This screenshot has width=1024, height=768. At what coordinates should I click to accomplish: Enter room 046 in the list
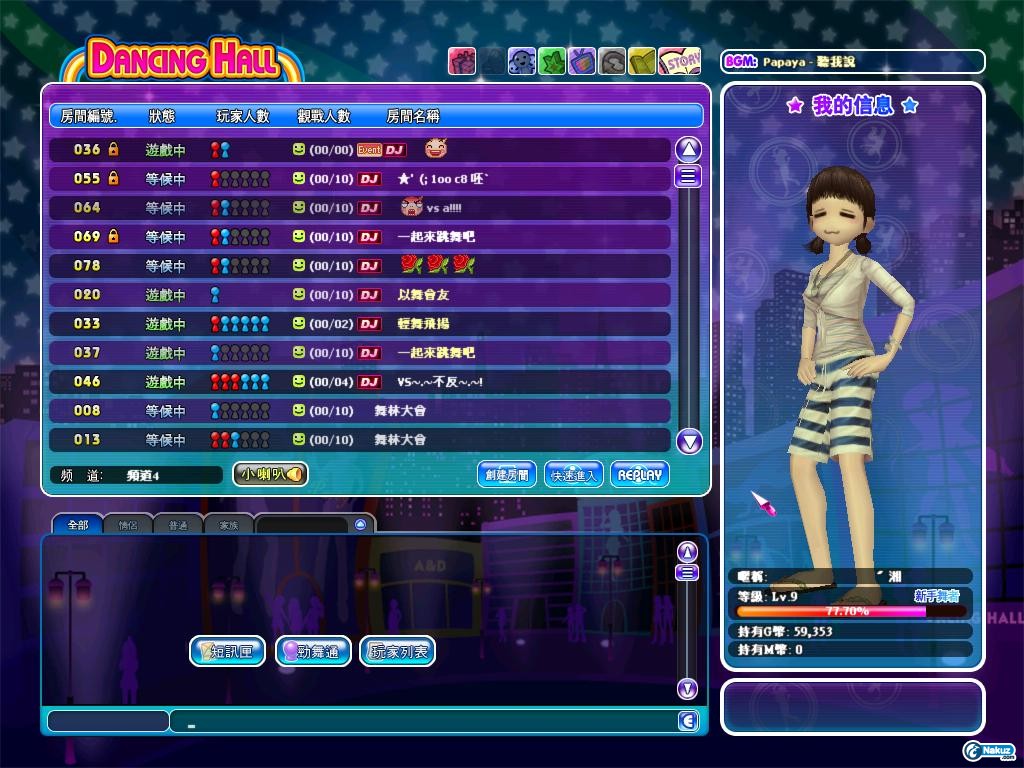click(360, 382)
